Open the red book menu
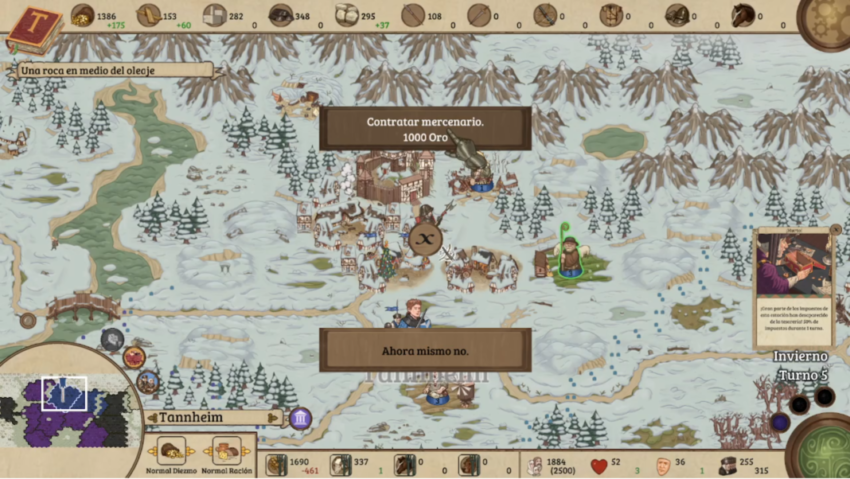This screenshot has height=479, width=850. pos(32,27)
